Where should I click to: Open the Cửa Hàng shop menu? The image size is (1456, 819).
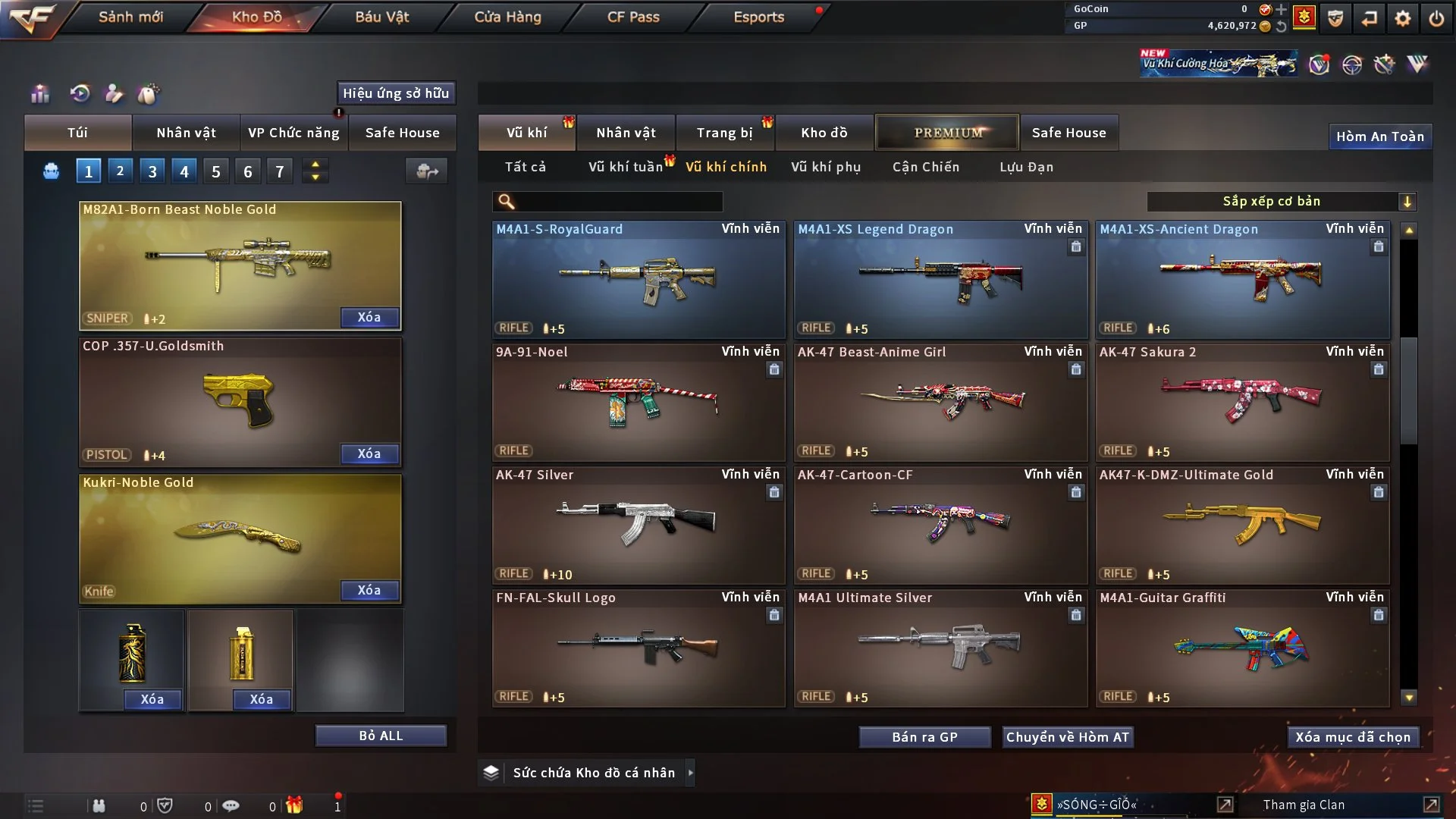point(507,17)
